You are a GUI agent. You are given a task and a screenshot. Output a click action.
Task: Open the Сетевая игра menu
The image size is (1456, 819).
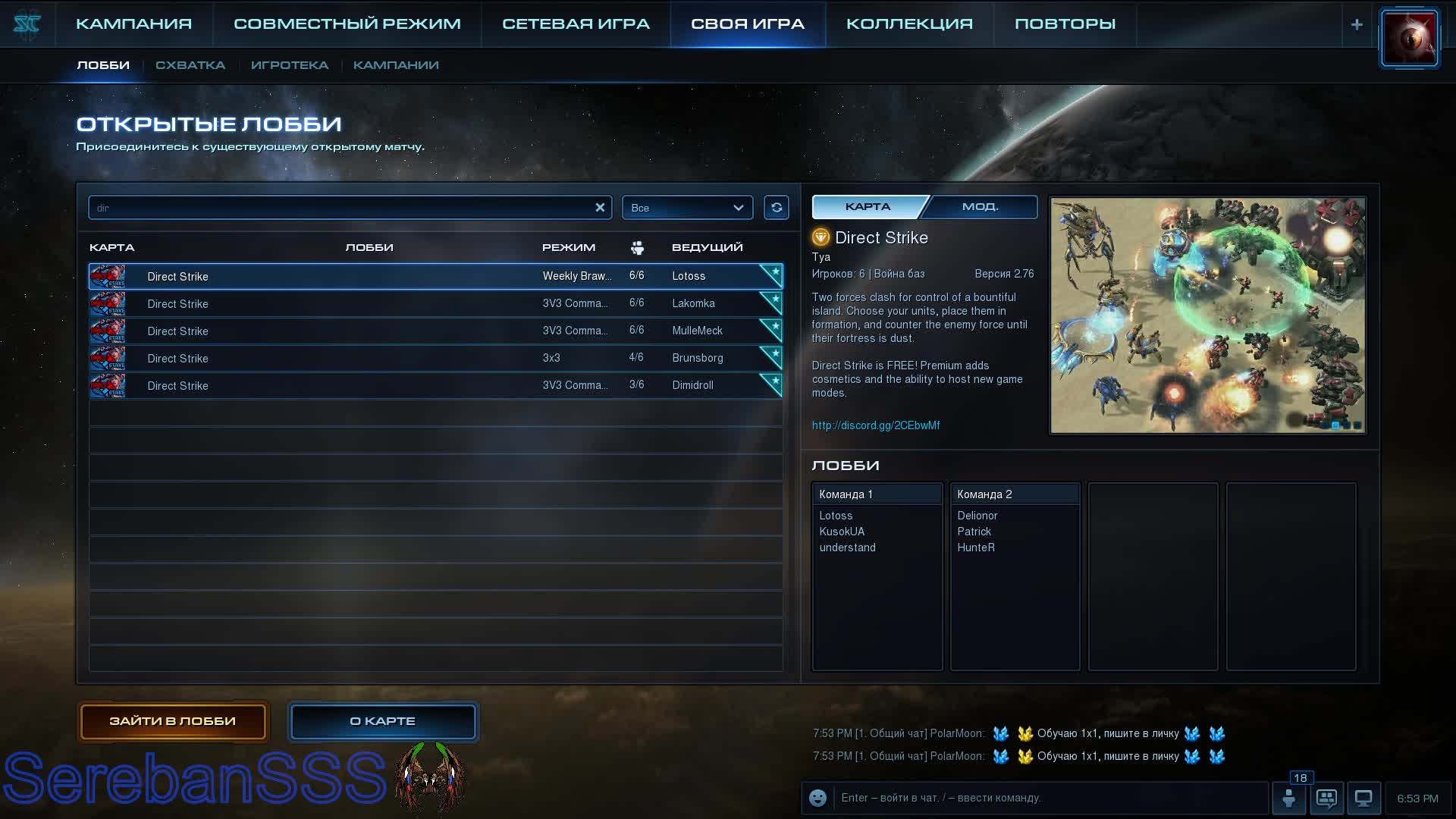[576, 24]
